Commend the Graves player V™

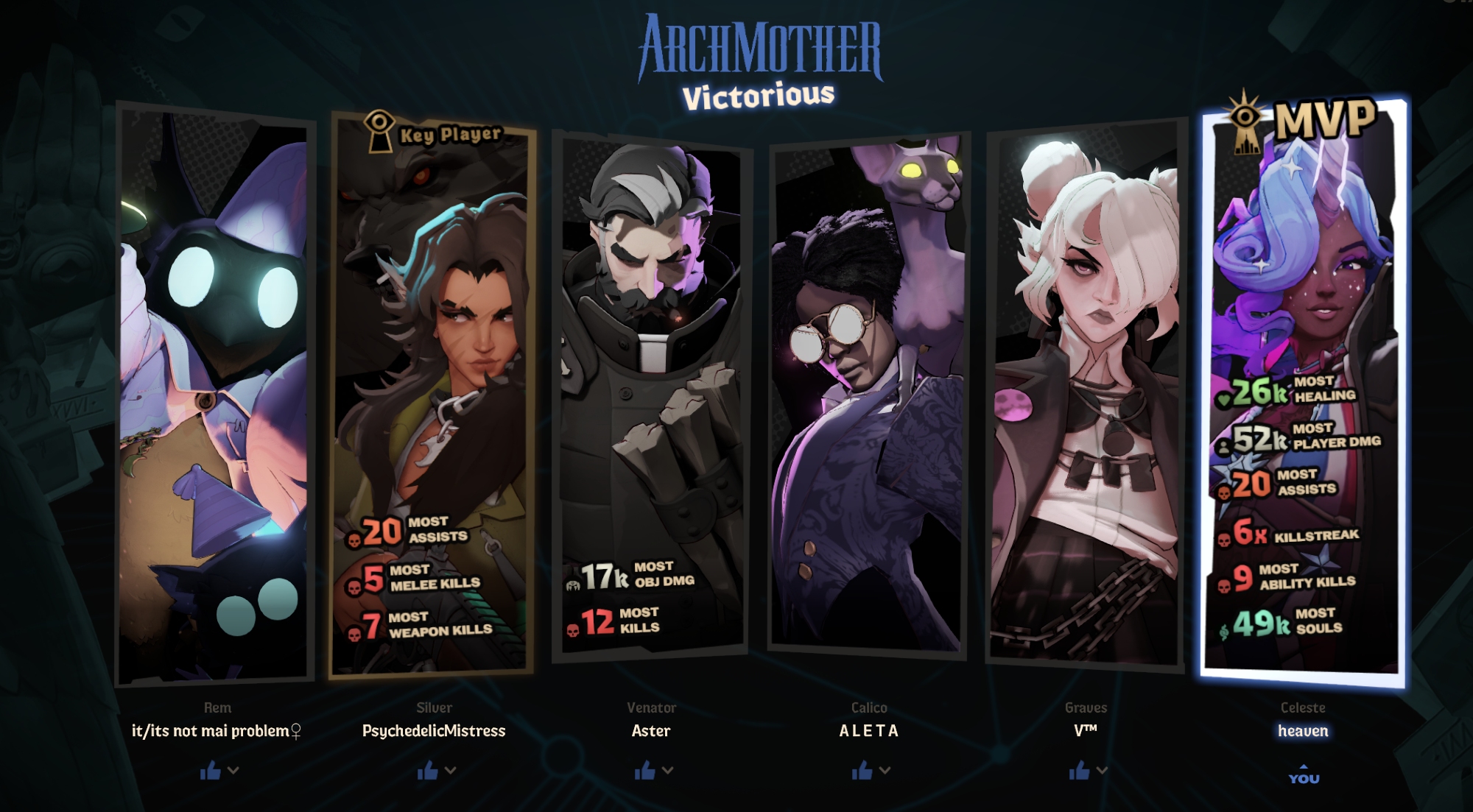point(1079,771)
